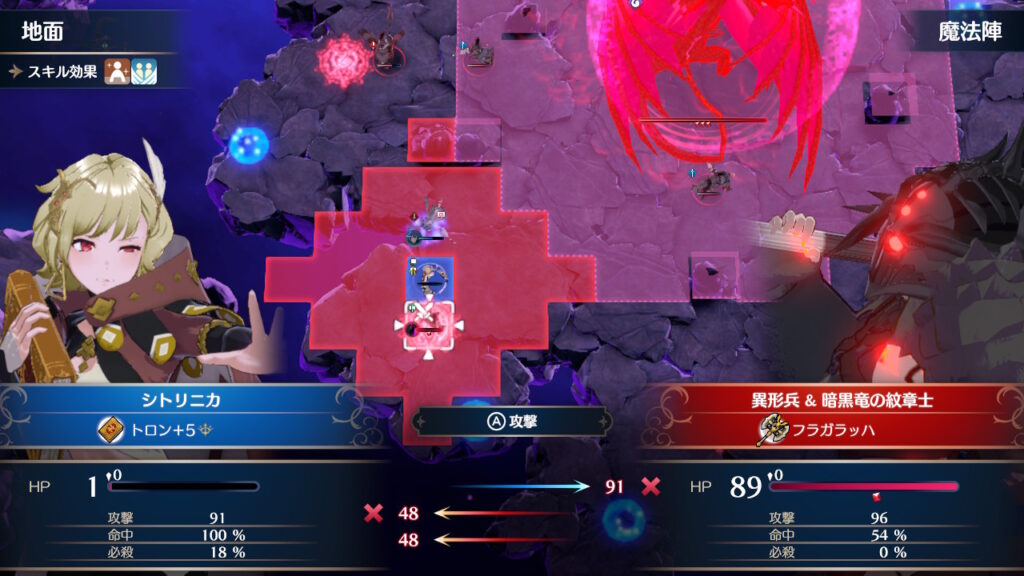Viewport: 1024px width, 576px height.
Task: Click the blue skill effect icon
Action: click(x=145, y=72)
